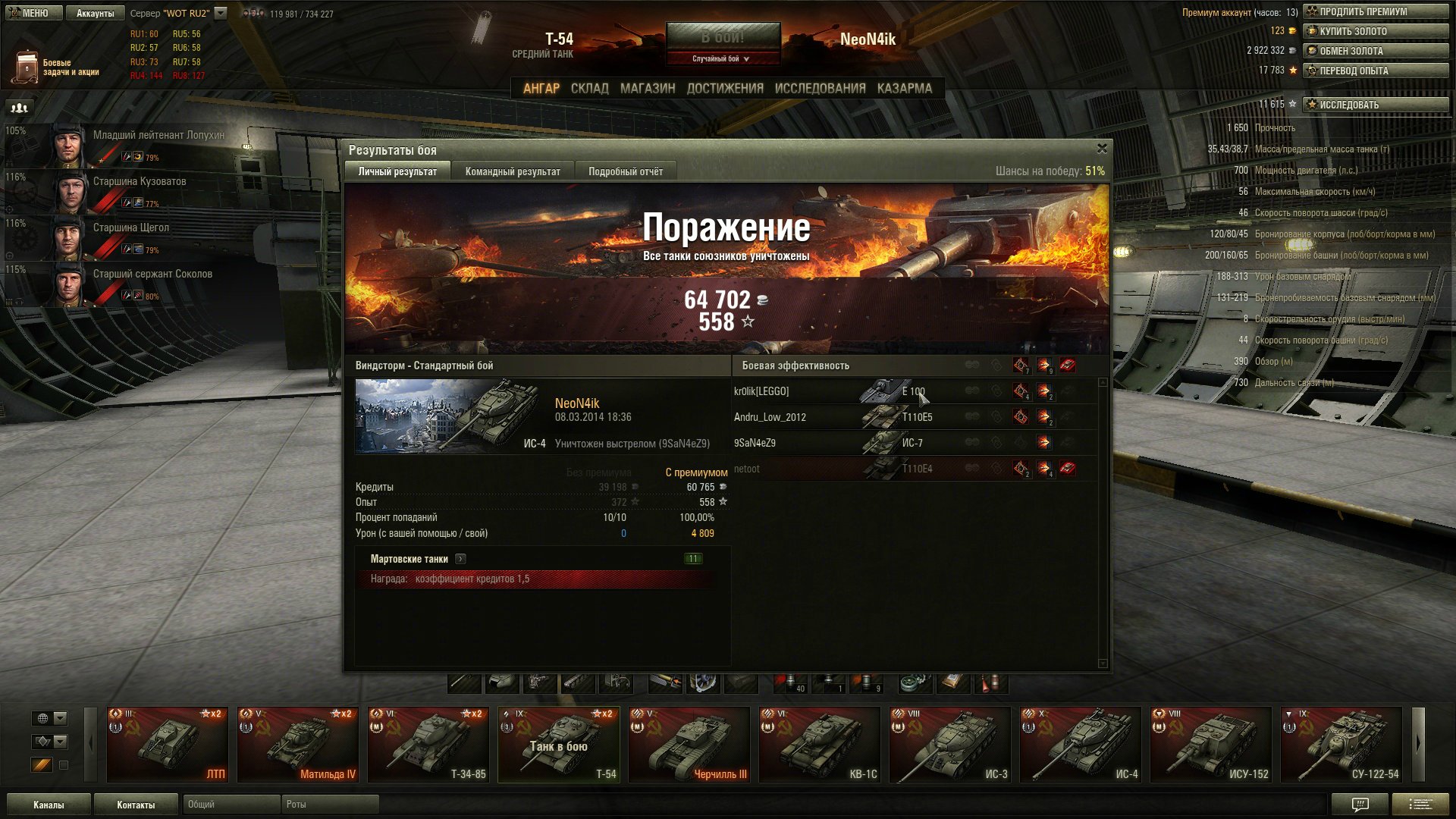This screenshot has width=1456, height=819.
Task: Expand the Мартовские танки mission arrow
Action: [460, 559]
